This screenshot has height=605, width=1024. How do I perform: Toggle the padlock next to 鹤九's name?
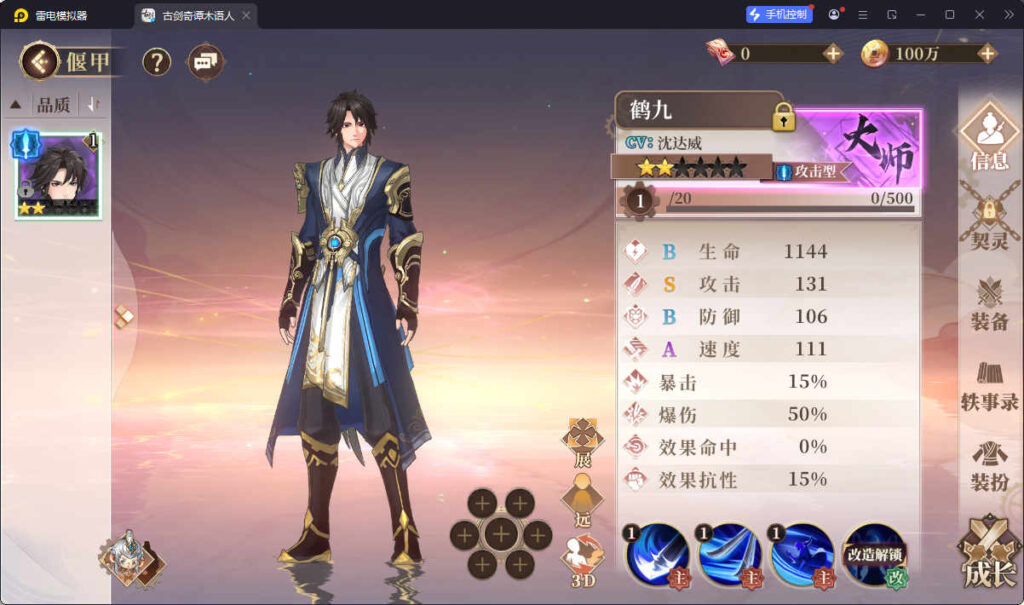pyautogui.click(x=783, y=116)
